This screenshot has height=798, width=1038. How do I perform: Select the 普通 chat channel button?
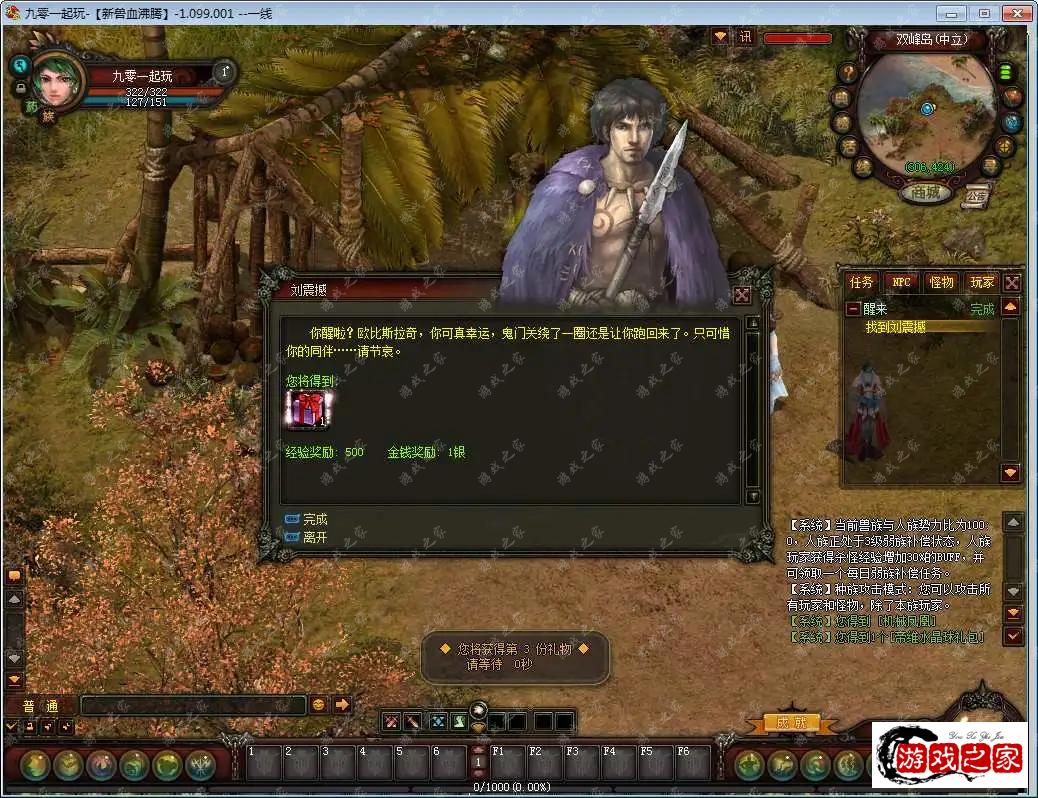[40, 705]
